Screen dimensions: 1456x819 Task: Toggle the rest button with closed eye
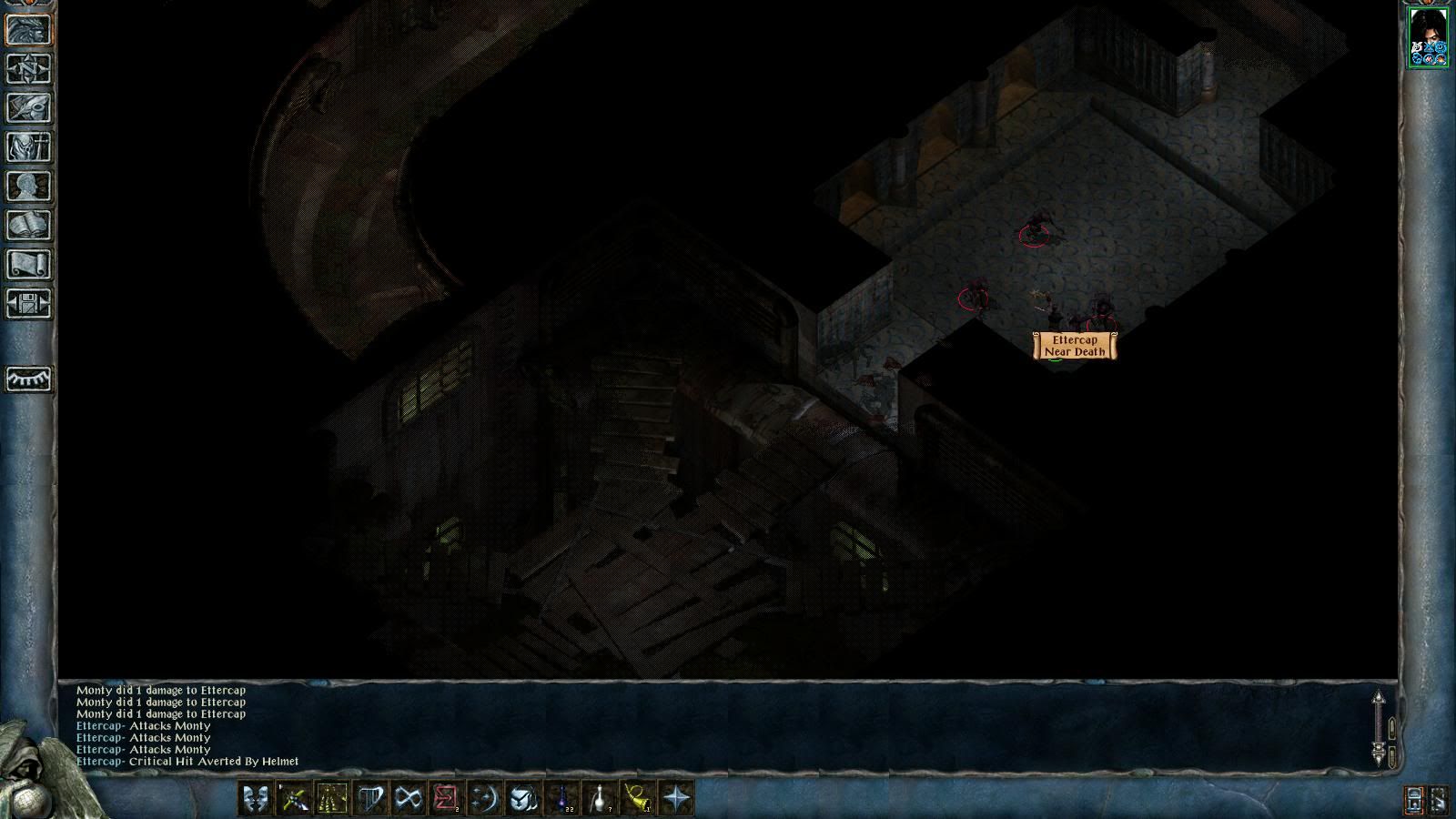(29, 379)
